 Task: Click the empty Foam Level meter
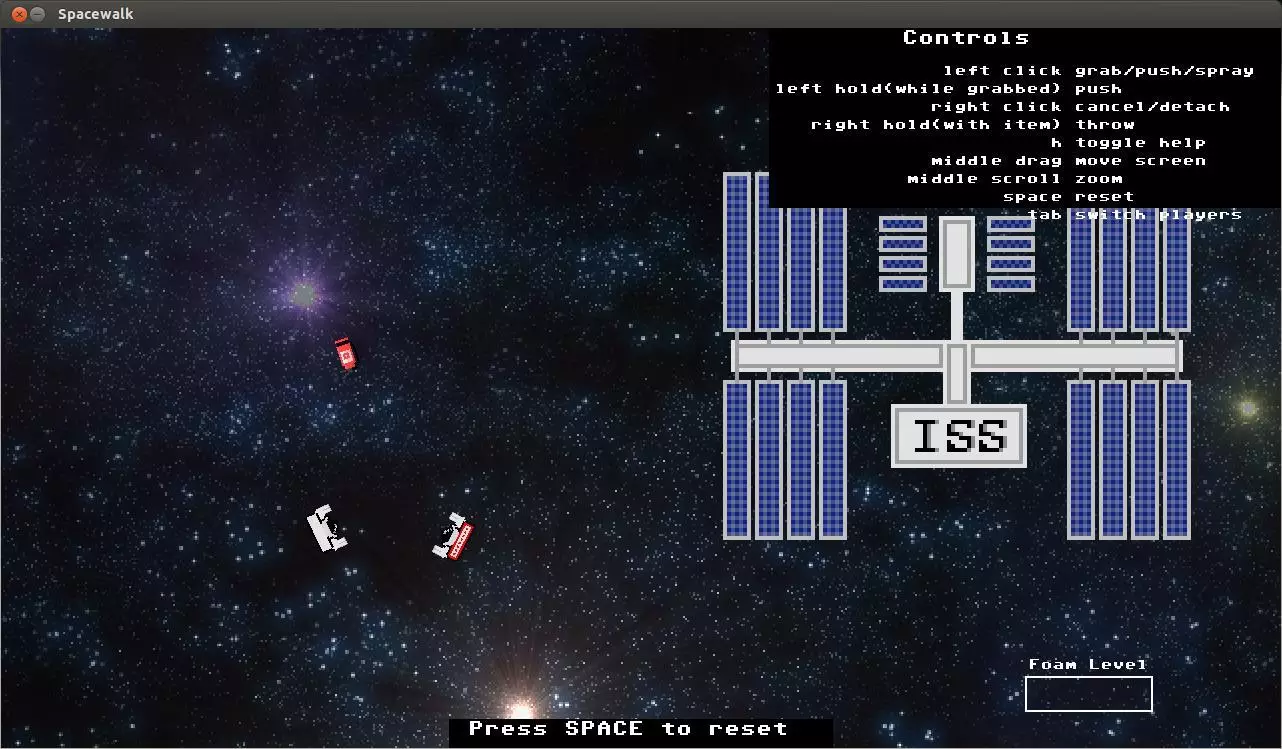[x=1088, y=693]
